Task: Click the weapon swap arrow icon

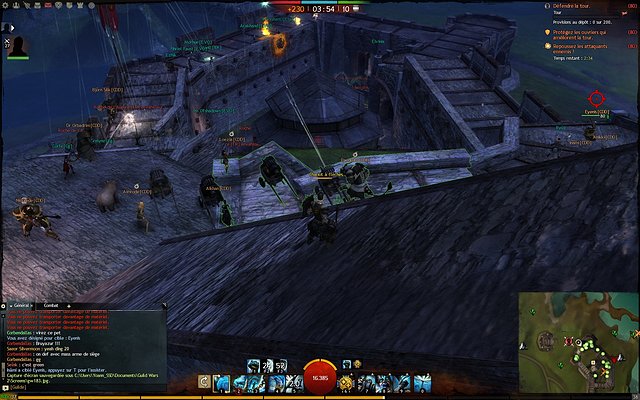Action: [204, 382]
